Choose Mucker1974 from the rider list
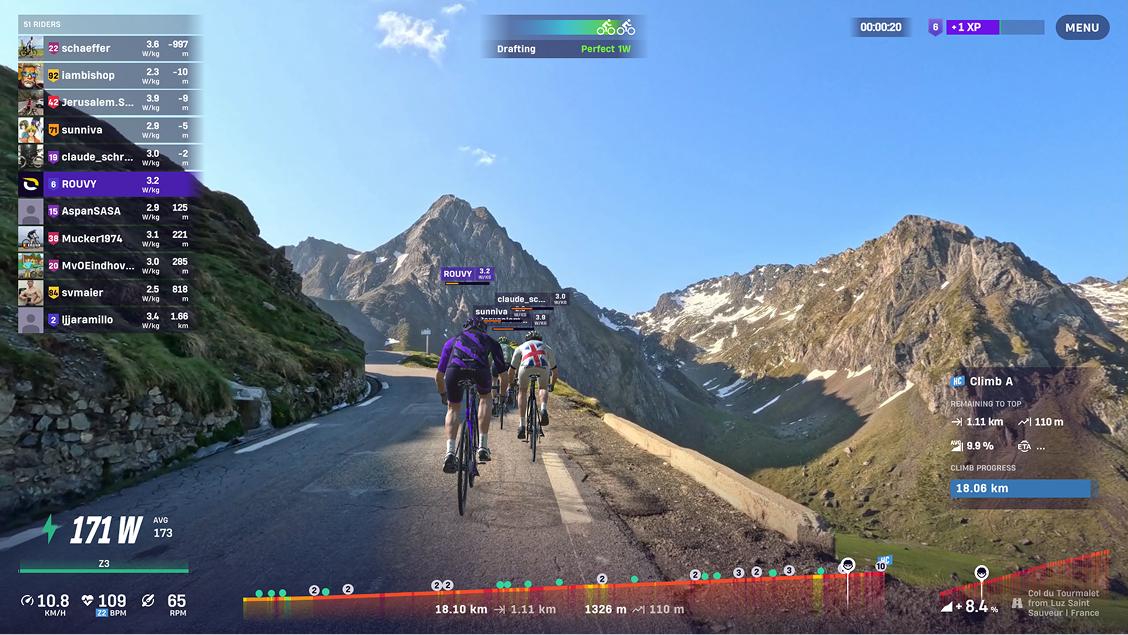This screenshot has height=635, width=1128. pos(110,238)
